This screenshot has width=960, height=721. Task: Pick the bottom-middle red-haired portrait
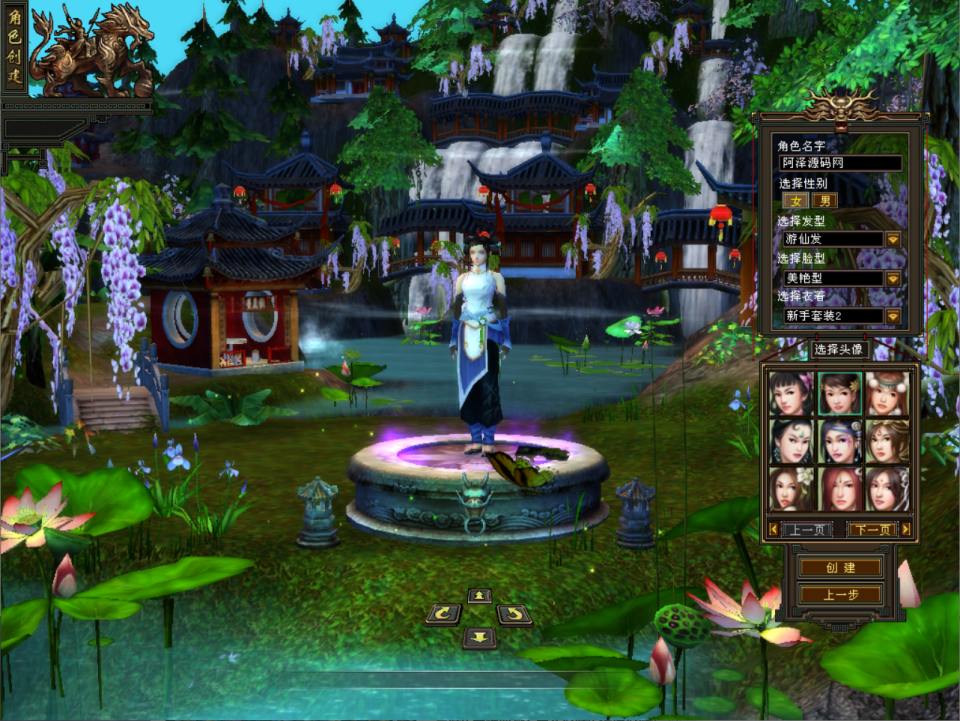(839, 489)
